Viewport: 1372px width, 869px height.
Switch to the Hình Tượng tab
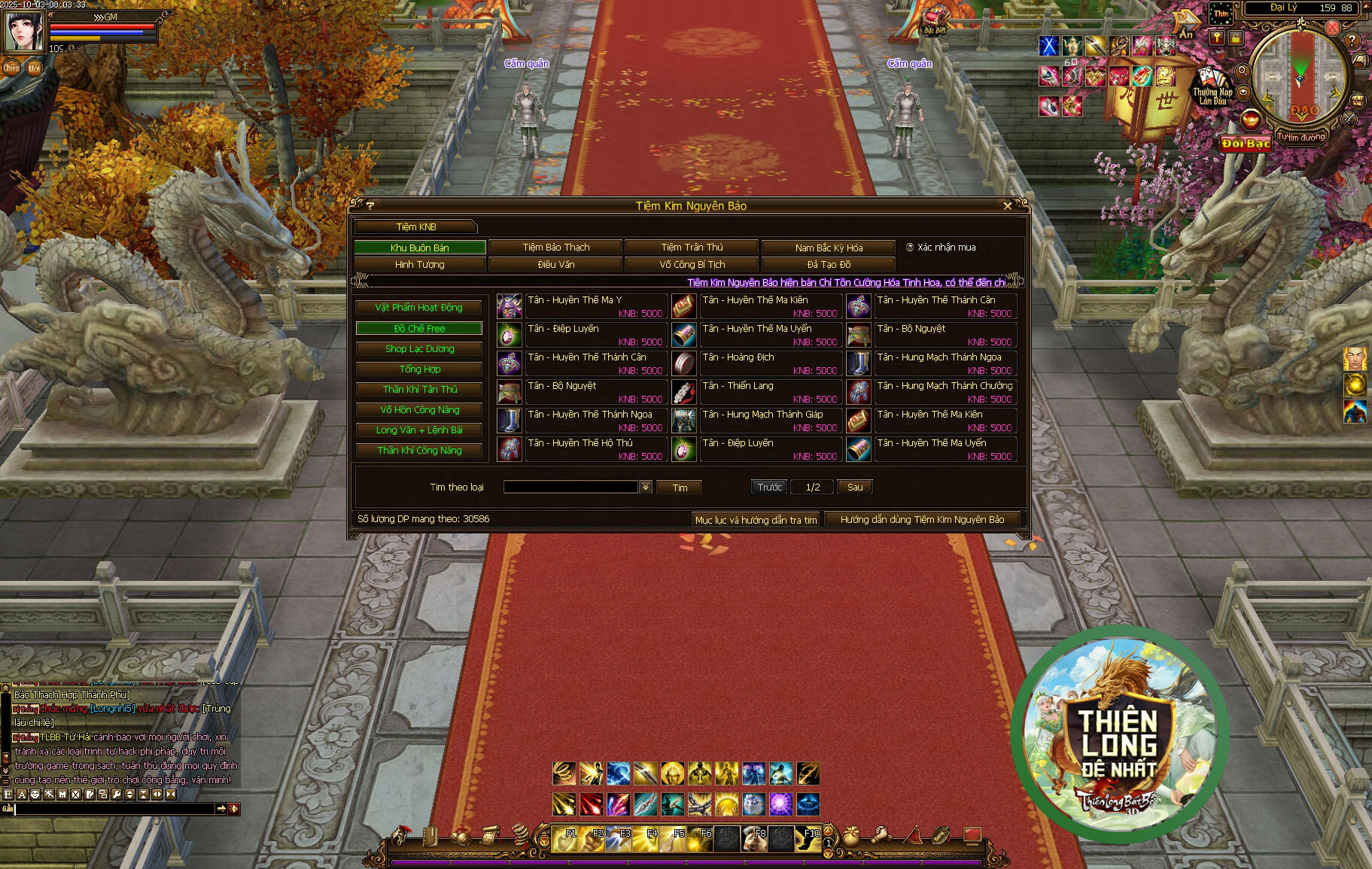pyautogui.click(x=419, y=265)
